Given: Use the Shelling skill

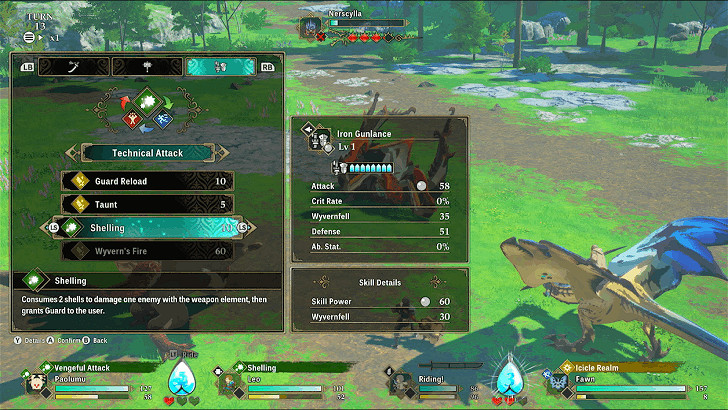Looking at the screenshot, I should tap(148, 228).
